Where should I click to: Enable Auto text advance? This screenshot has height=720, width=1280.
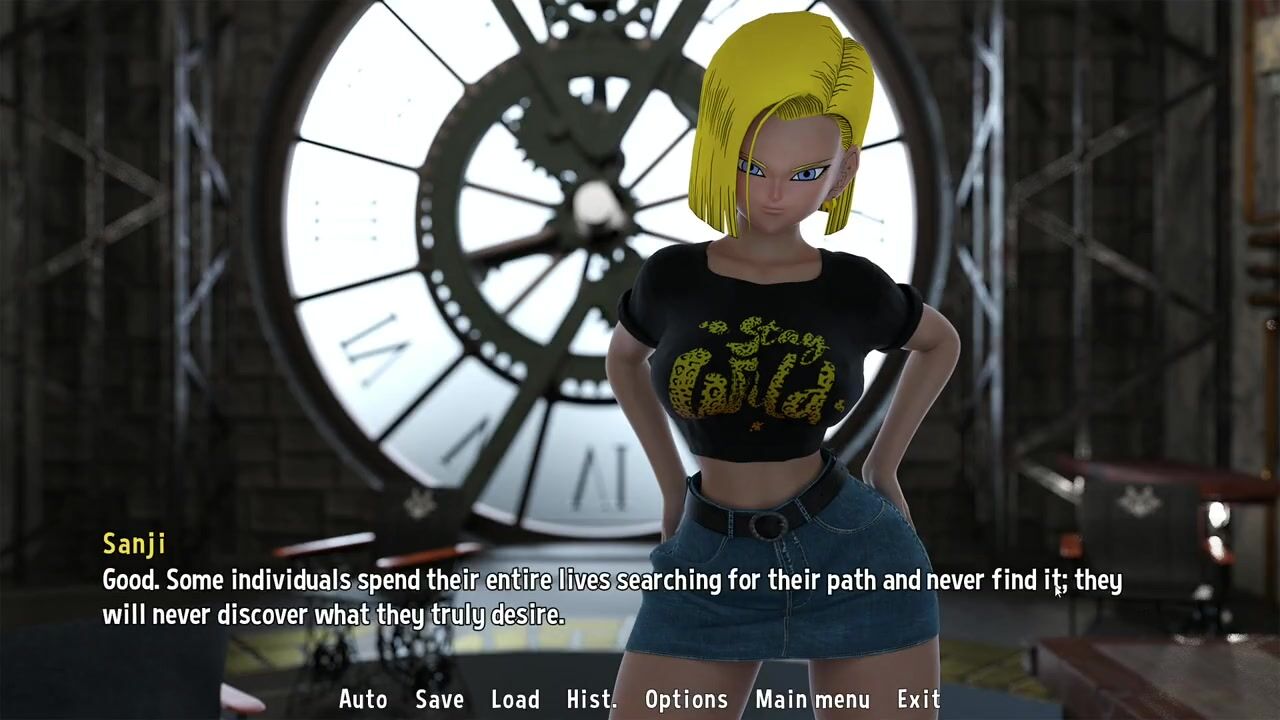pos(363,699)
